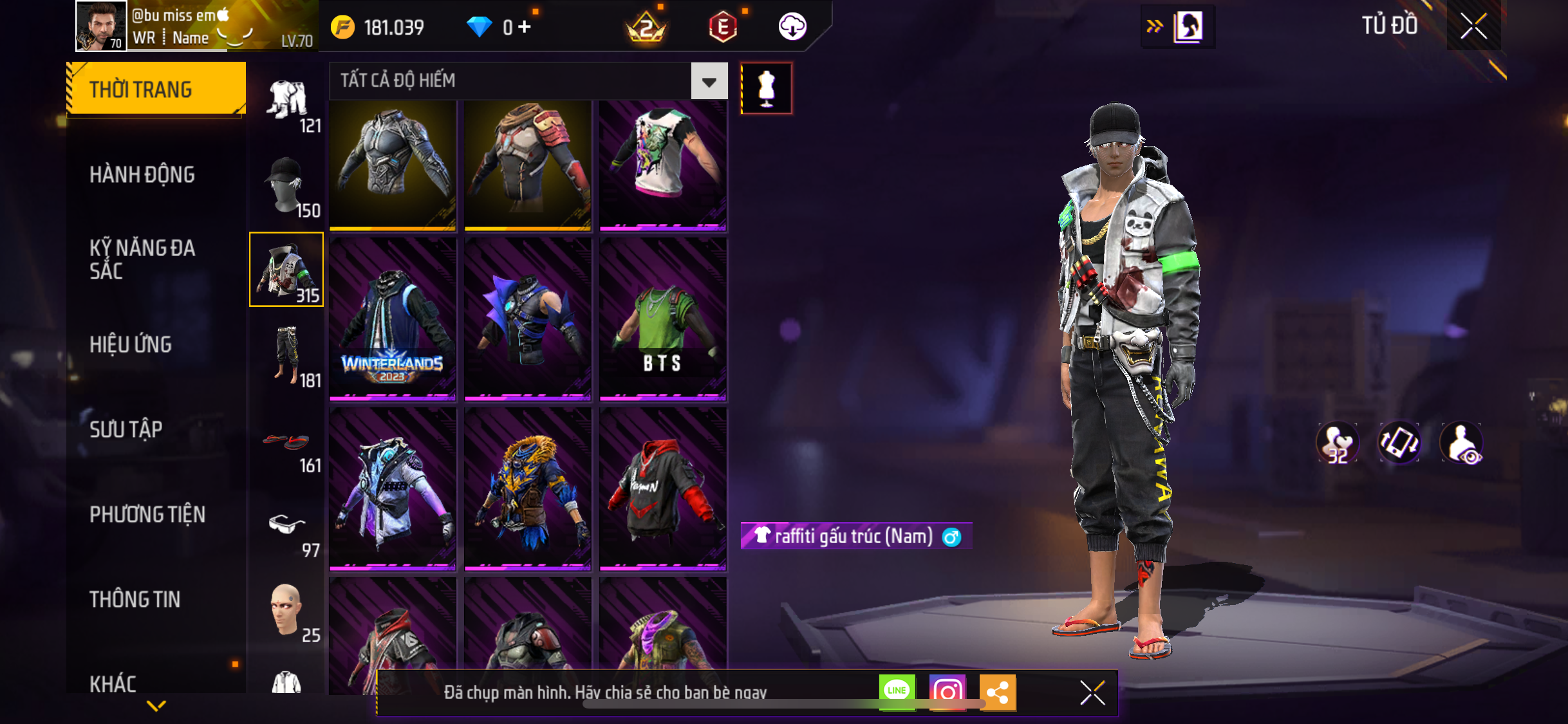The height and width of the screenshot is (724, 1568).
Task: Select the shoes category with 161 items
Action: coord(287,444)
